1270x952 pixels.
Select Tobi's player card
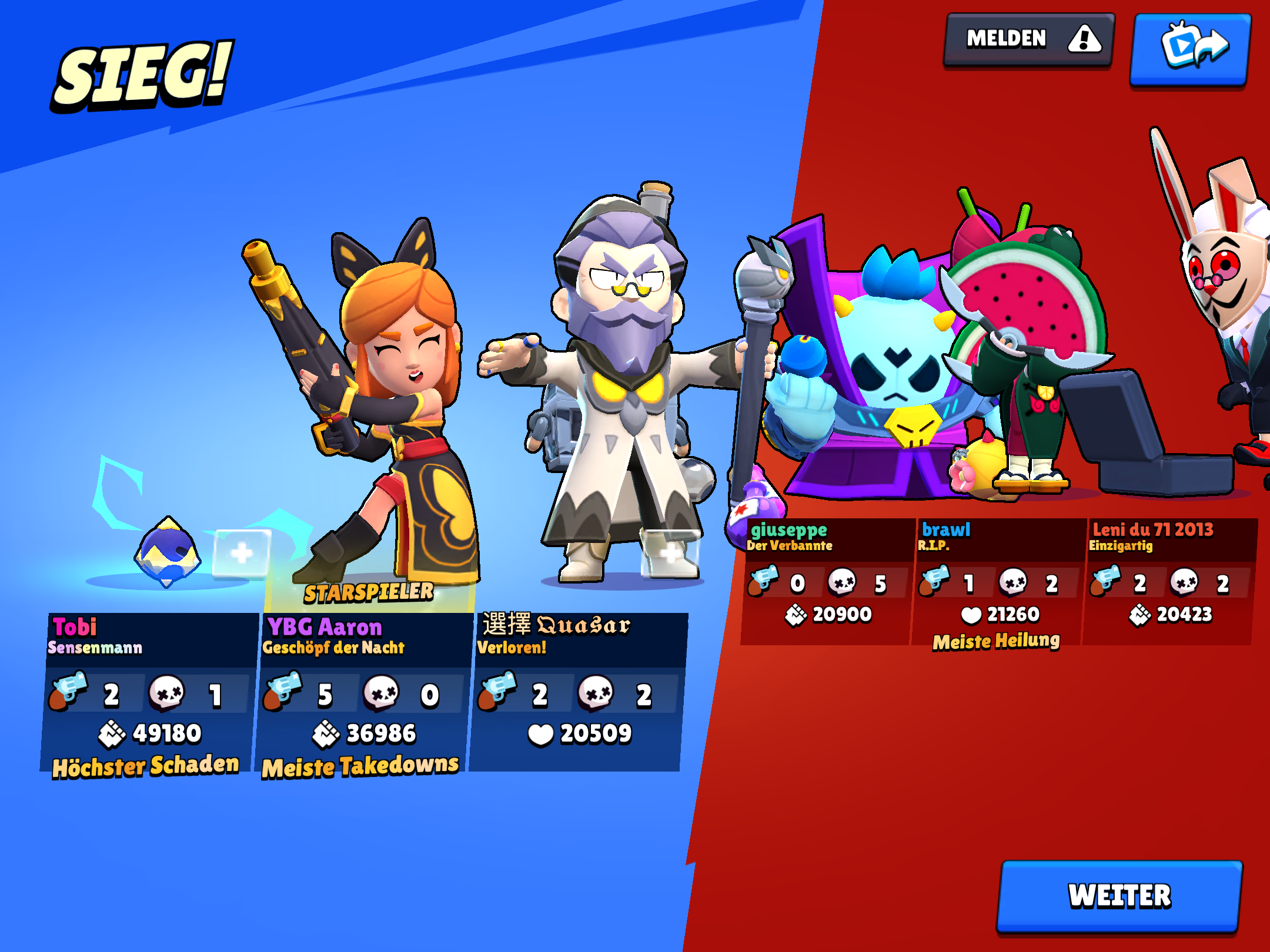[x=150, y=693]
